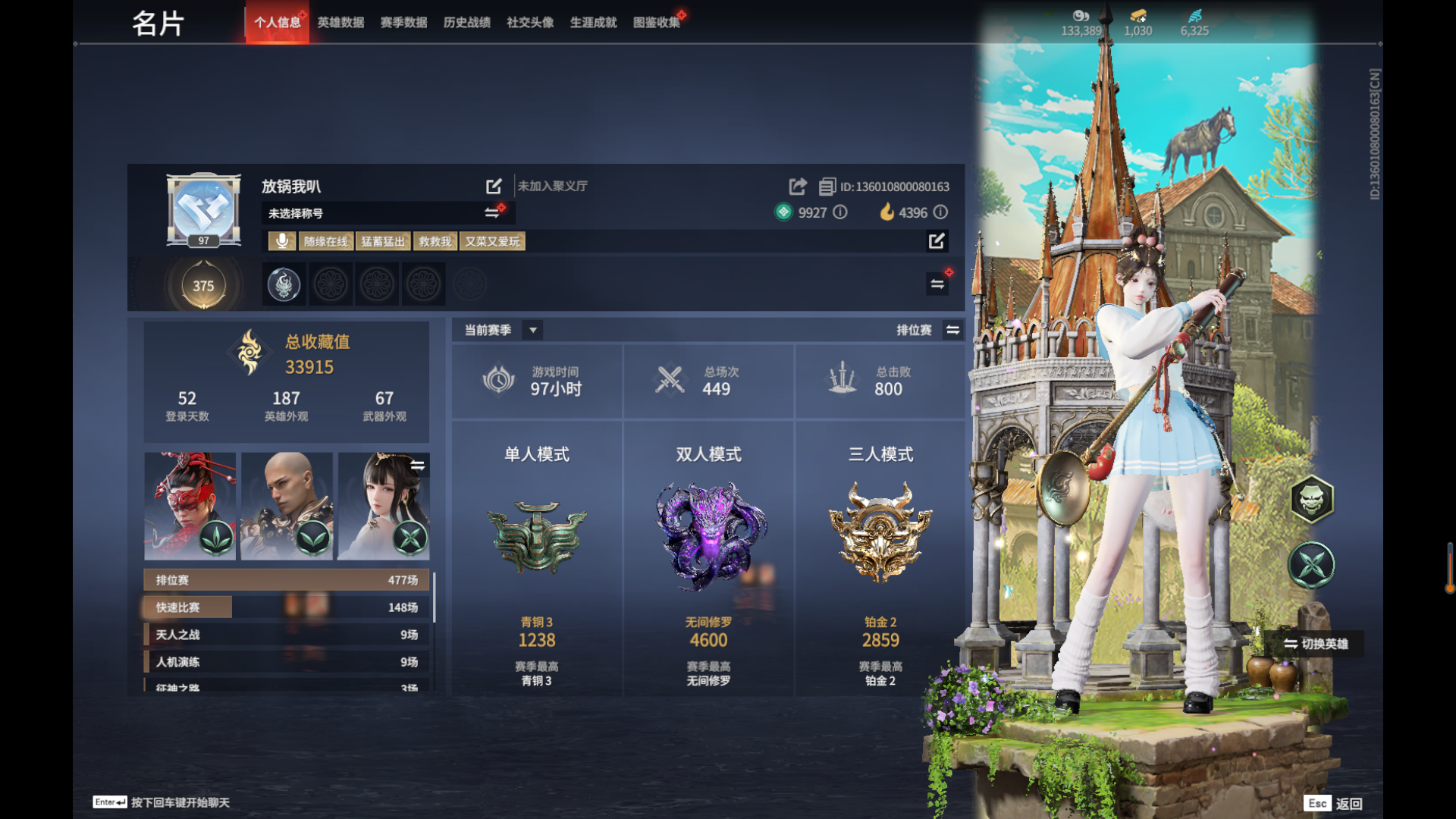Open the player avatar frame
The image size is (1456, 819).
203,209
